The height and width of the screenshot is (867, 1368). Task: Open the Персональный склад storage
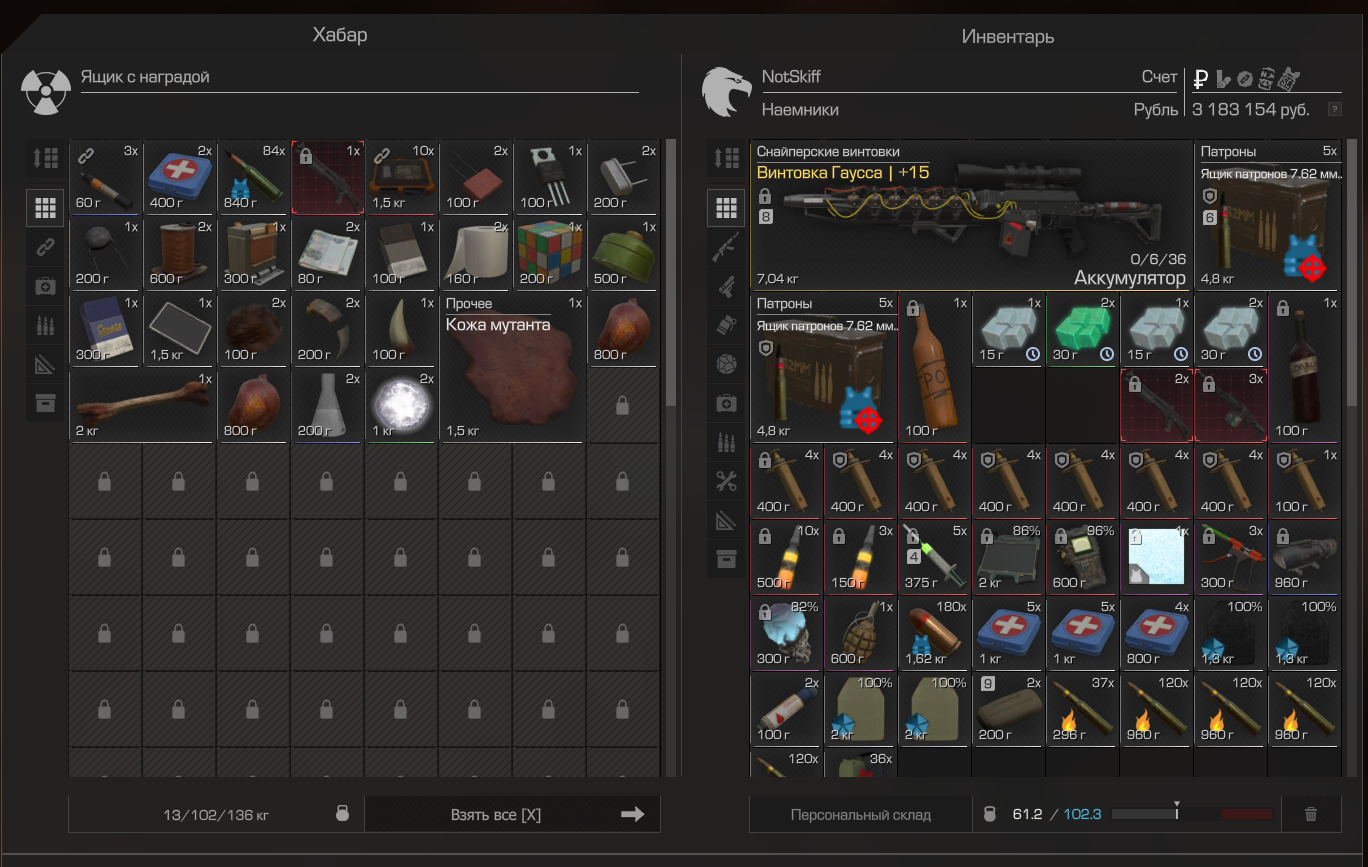tap(860, 814)
